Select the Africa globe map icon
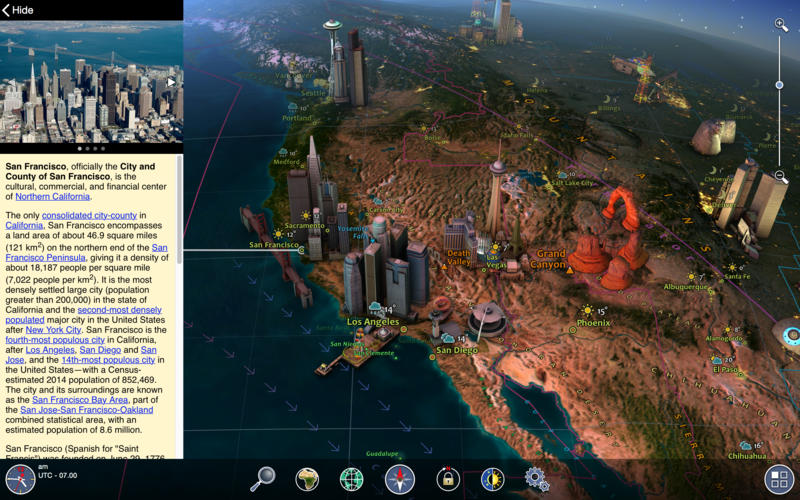Screen dimensions: 800x500 coord(306,479)
